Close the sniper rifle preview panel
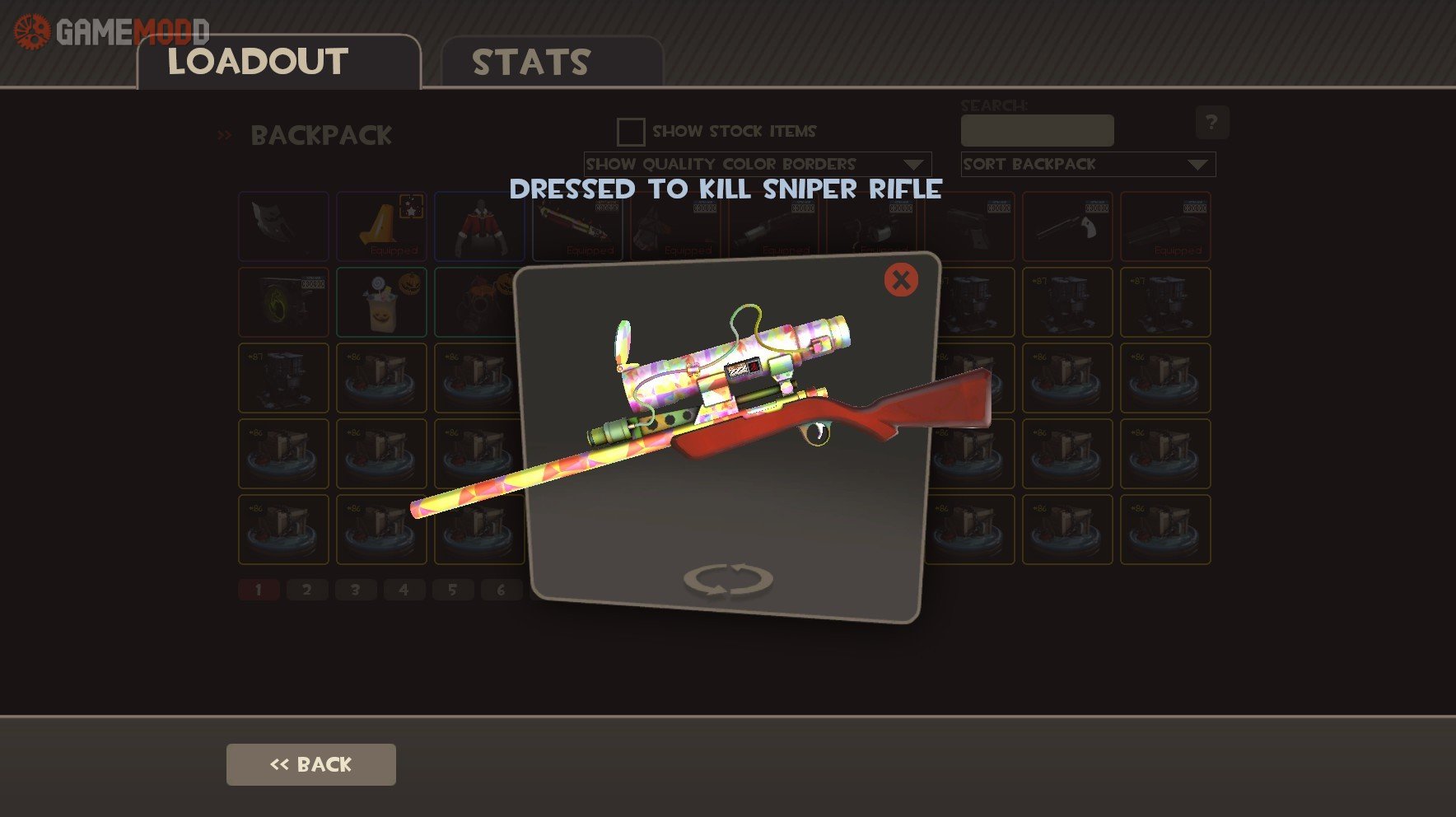Viewport: 1456px width, 817px height. pyautogui.click(x=901, y=280)
